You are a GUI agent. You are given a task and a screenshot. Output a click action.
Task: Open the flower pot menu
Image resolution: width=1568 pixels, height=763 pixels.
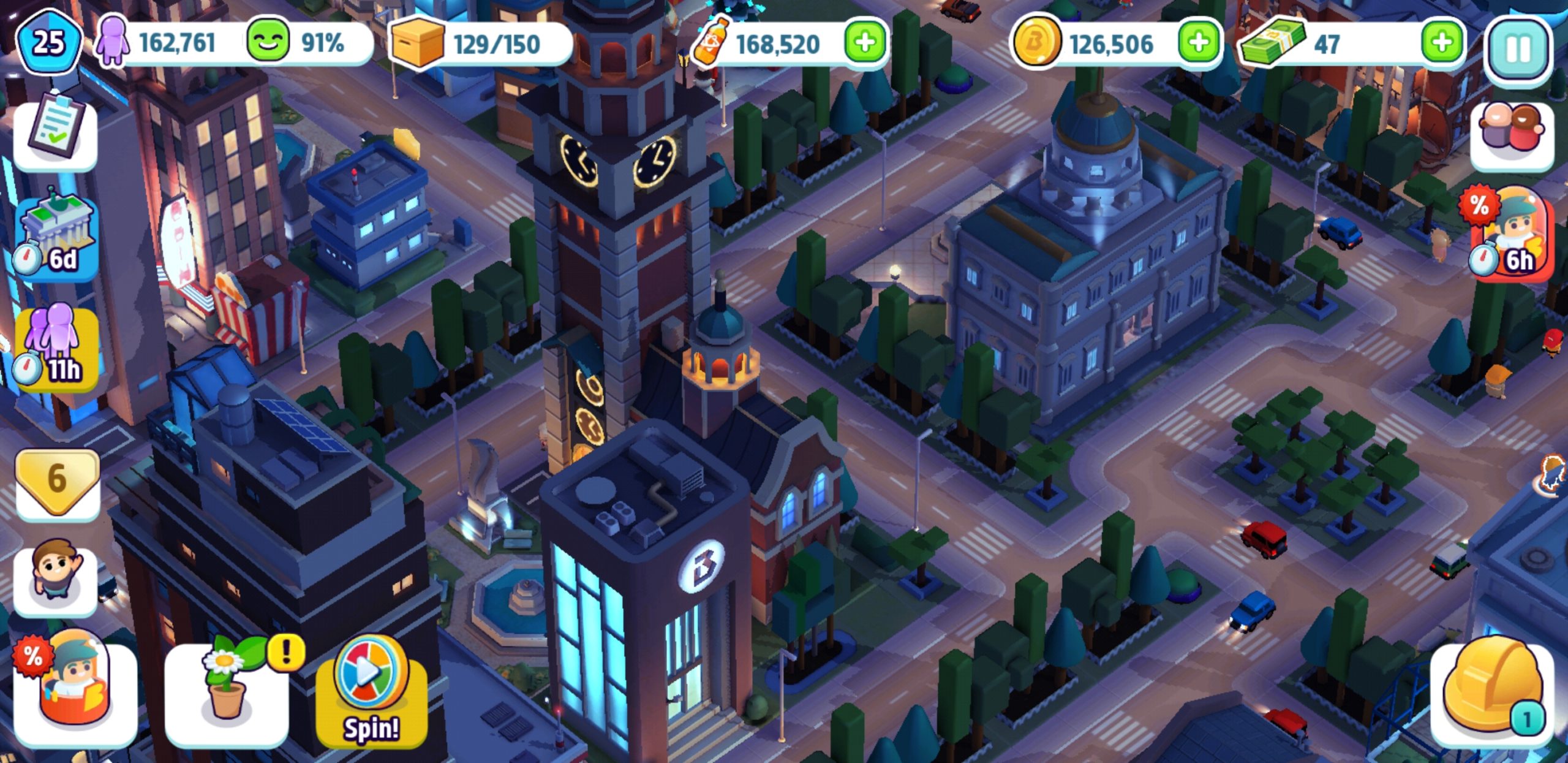click(228, 691)
